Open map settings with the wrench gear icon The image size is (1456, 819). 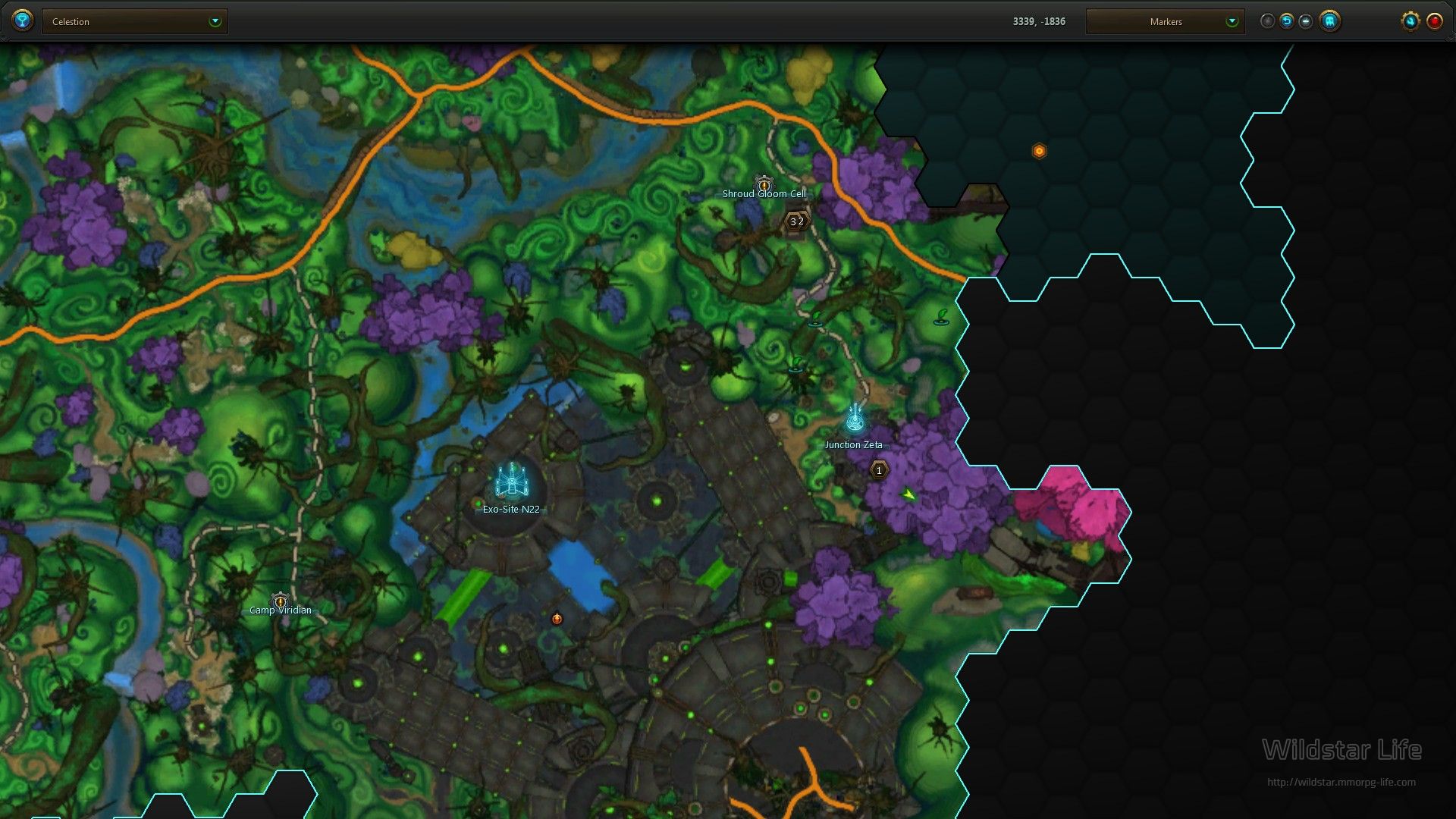click(1410, 21)
